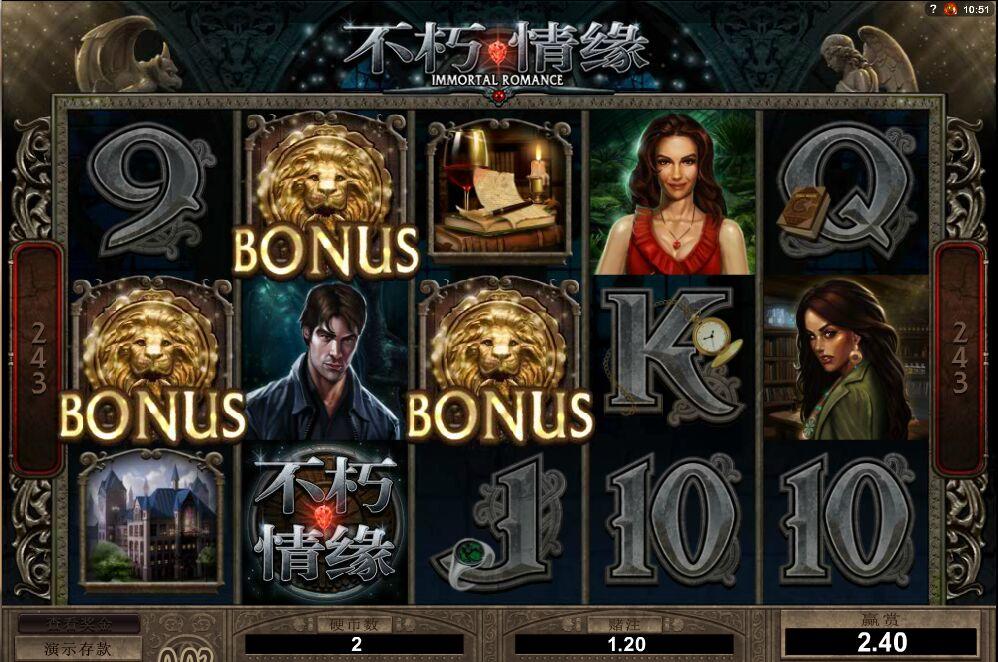Click the red flame icon beside the clock
Viewport: 998px width, 662px height.
pyautogui.click(x=951, y=9)
